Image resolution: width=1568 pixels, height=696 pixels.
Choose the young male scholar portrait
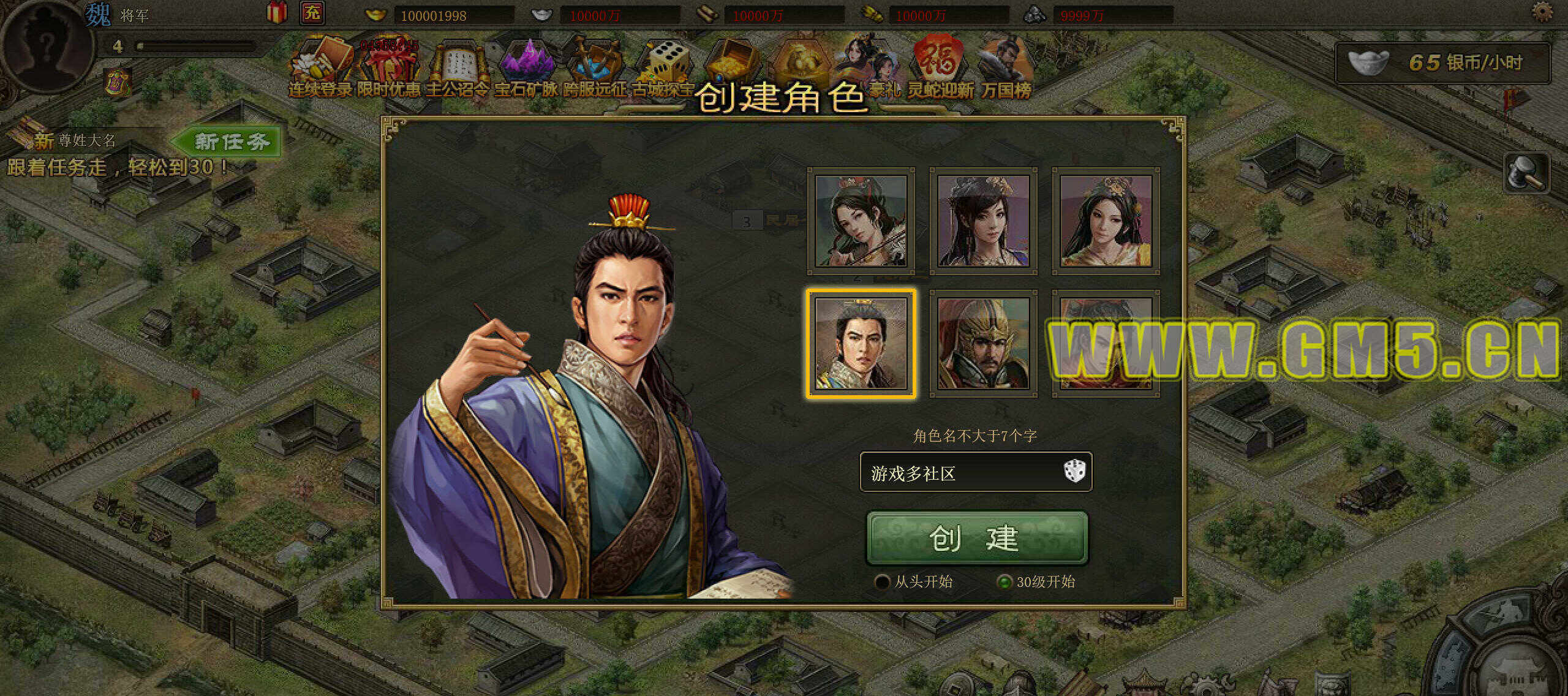tap(861, 344)
